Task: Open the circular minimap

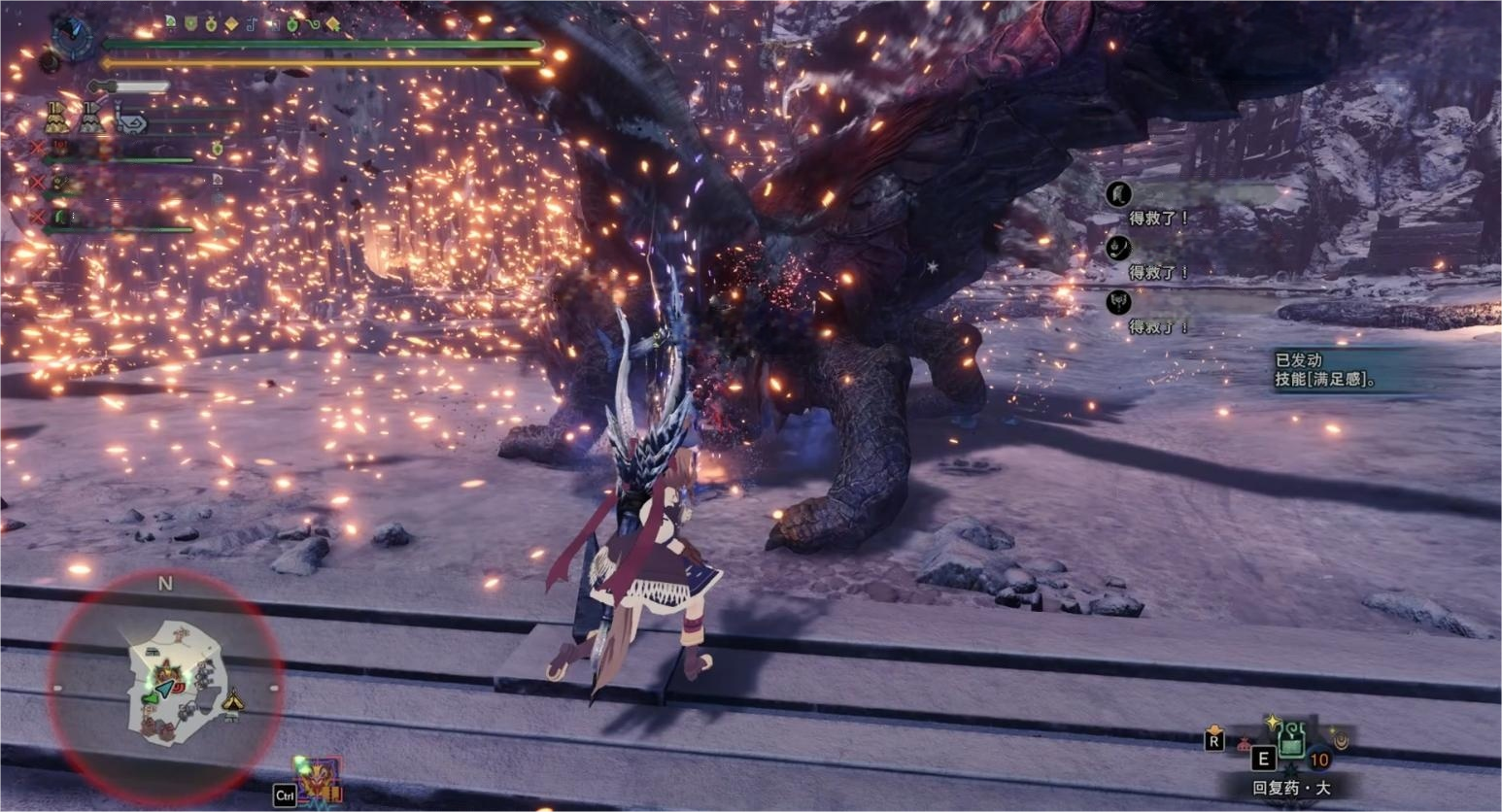Action: (x=165, y=686)
